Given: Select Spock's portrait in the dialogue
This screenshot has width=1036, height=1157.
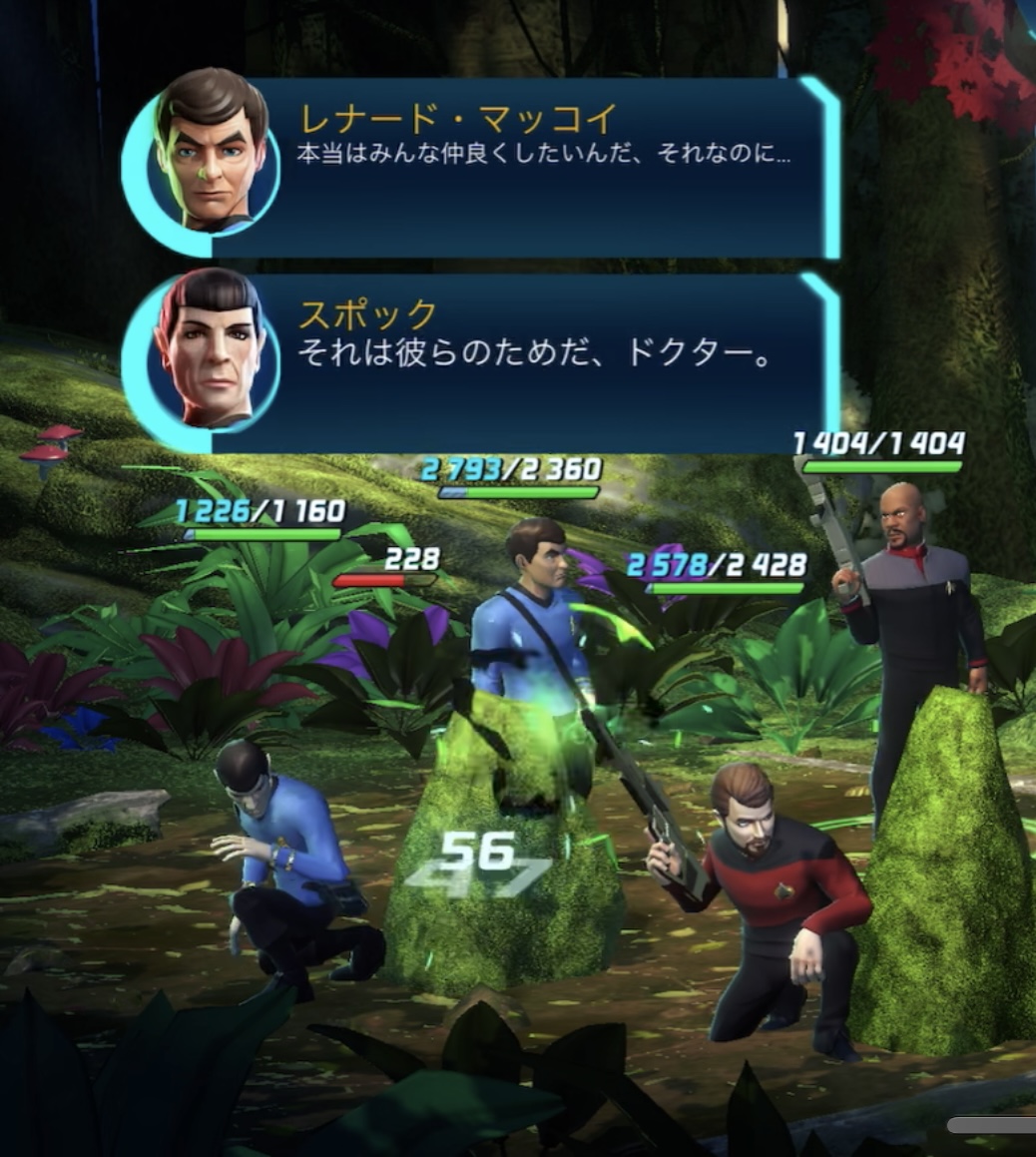Looking at the screenshot, I should (x=211, y=347).
